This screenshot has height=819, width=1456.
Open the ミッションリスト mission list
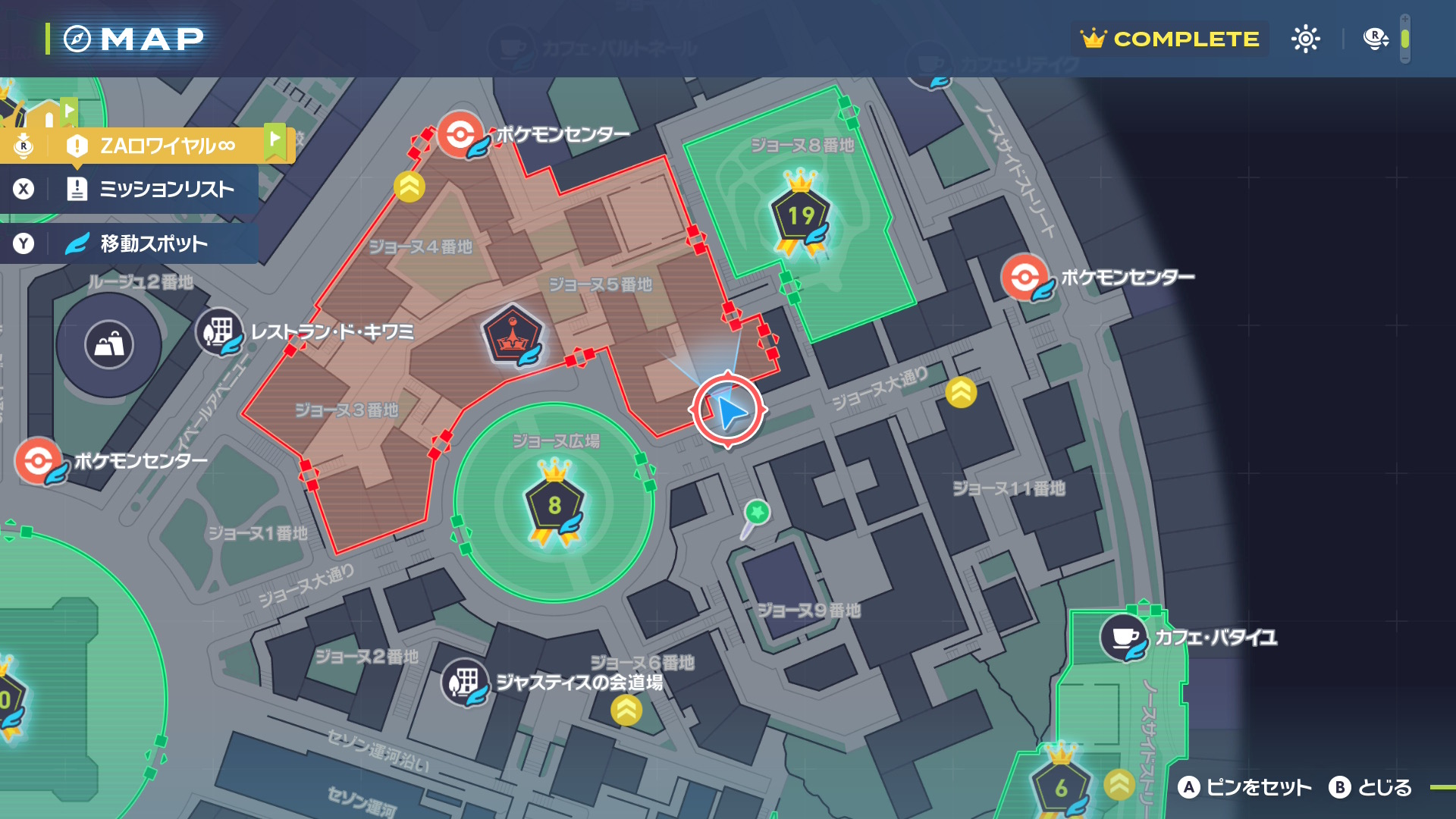pos(152,189)
